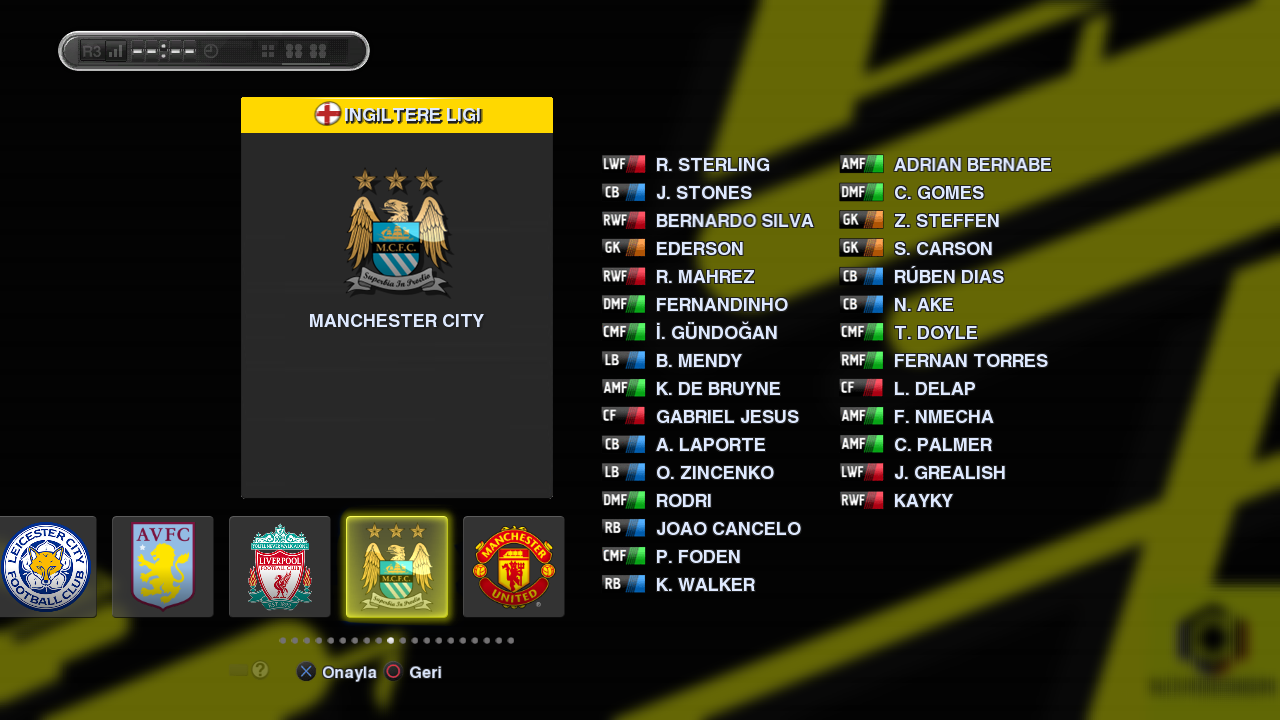Choose the Manchester United crest
This screenshot has height=720, width=1280.
click(x=513, y=567)
